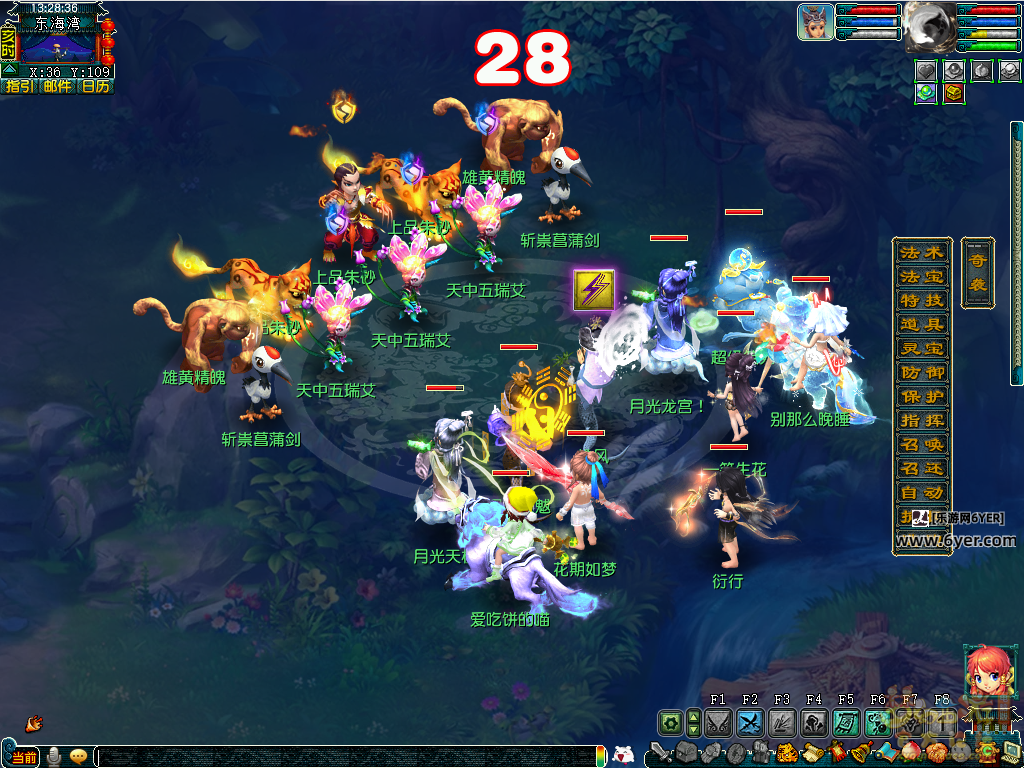The width and height of the screenshot is (1024, 768).
Task: Choose 法术 (Spell) in battle menu
Action: (921, 252)
